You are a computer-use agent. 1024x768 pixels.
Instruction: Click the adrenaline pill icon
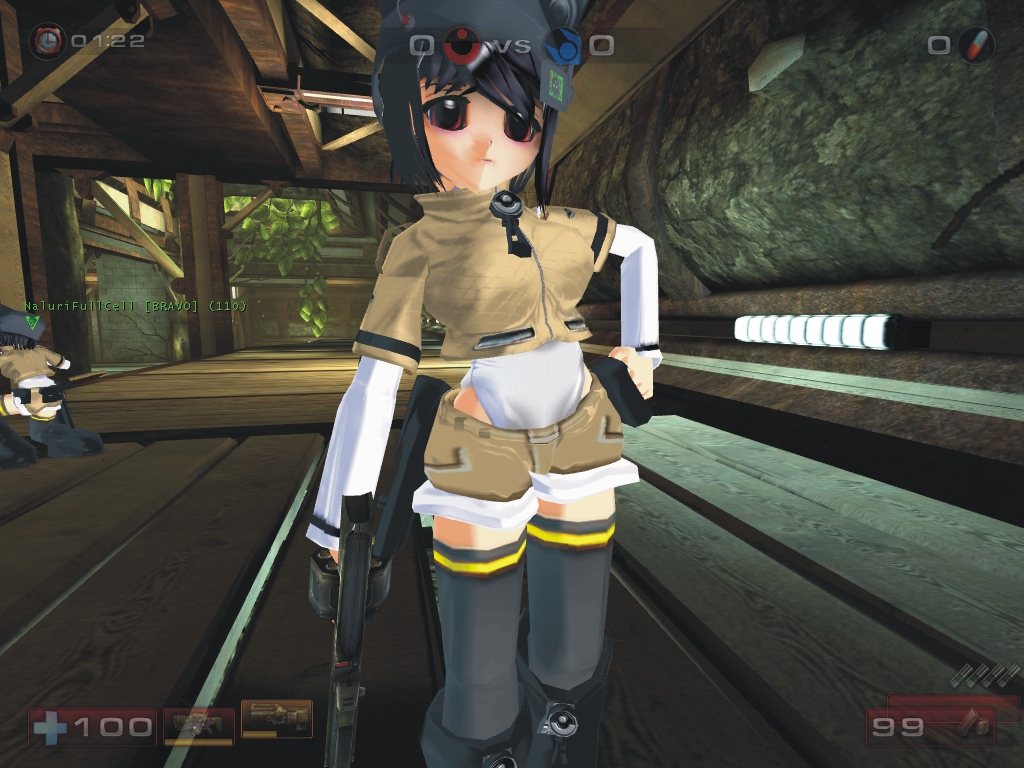[974, 45]
